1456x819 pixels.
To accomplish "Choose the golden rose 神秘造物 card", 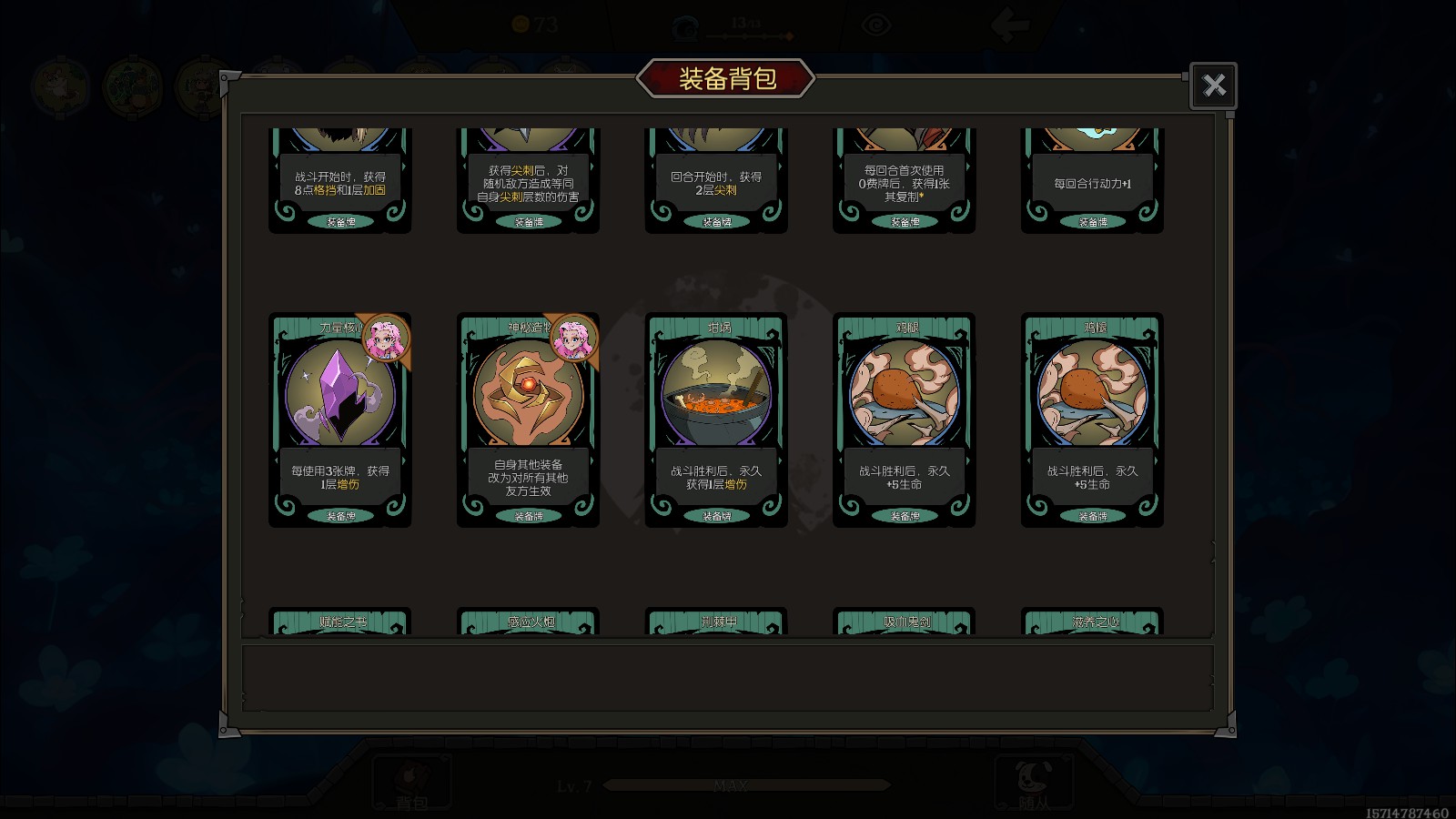I will coord(528,419).
